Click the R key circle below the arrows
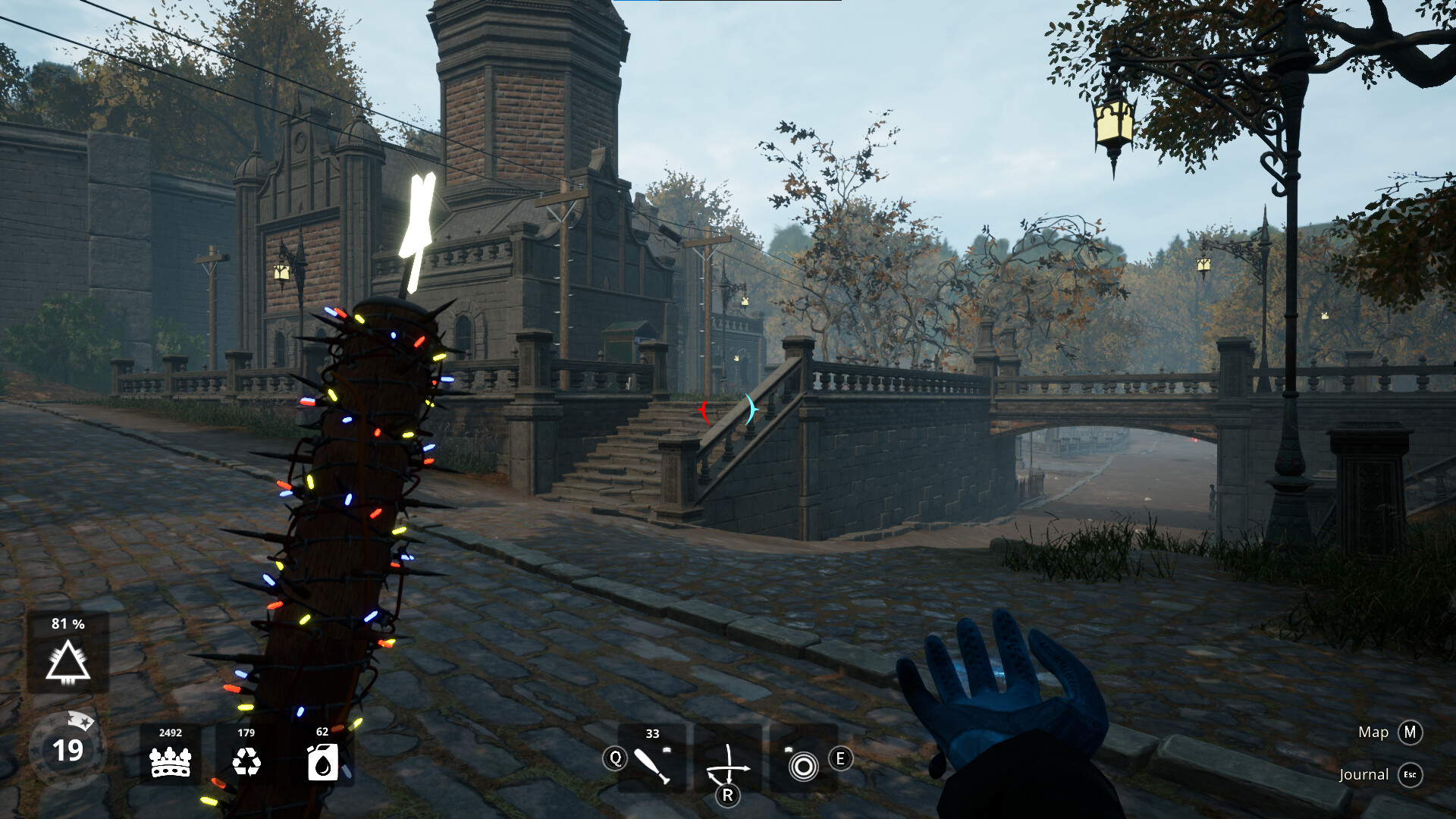The height and width of the screenshot is (819, 1456). tap(729, 794)
